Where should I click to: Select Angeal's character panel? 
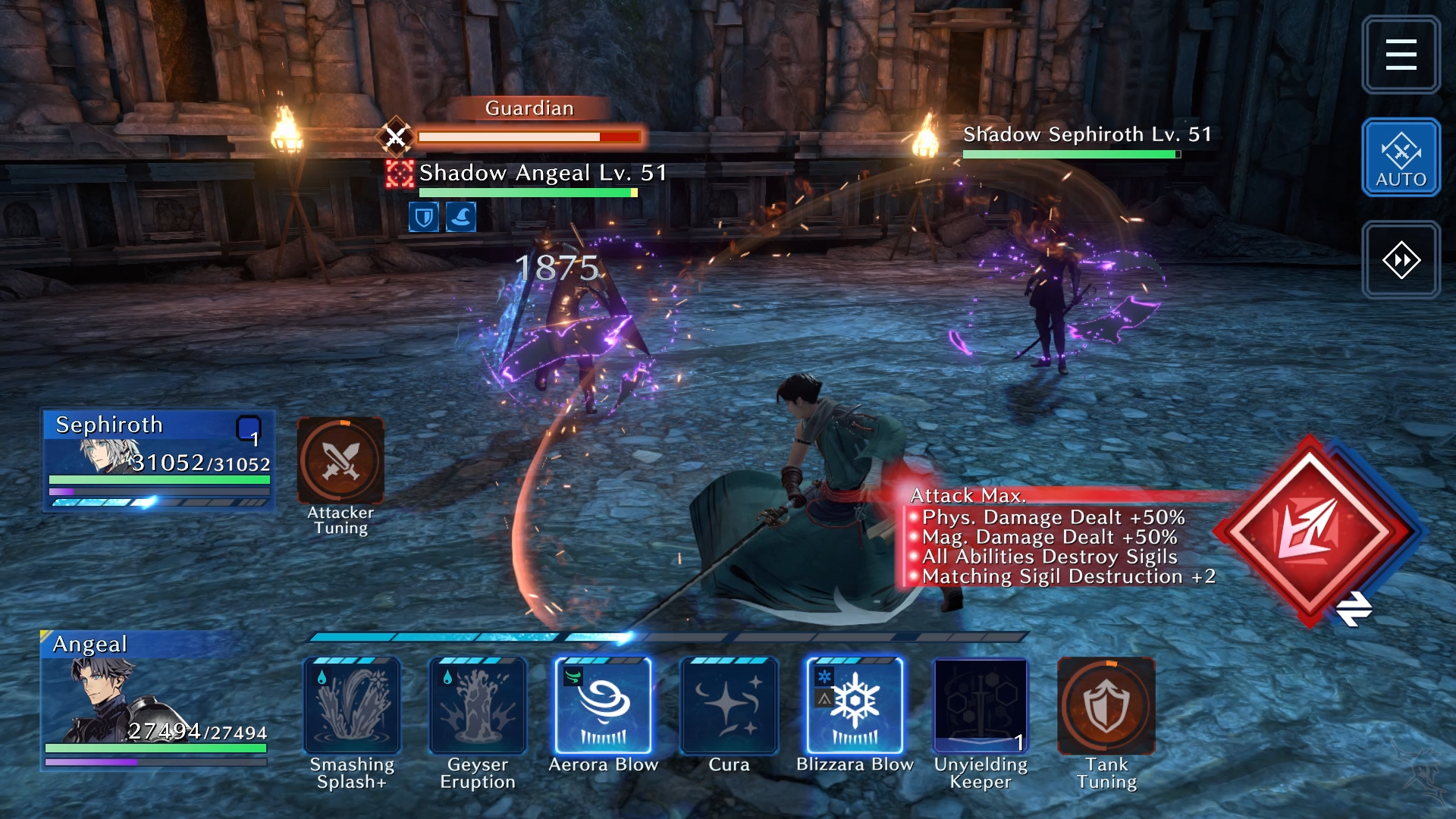155,699
